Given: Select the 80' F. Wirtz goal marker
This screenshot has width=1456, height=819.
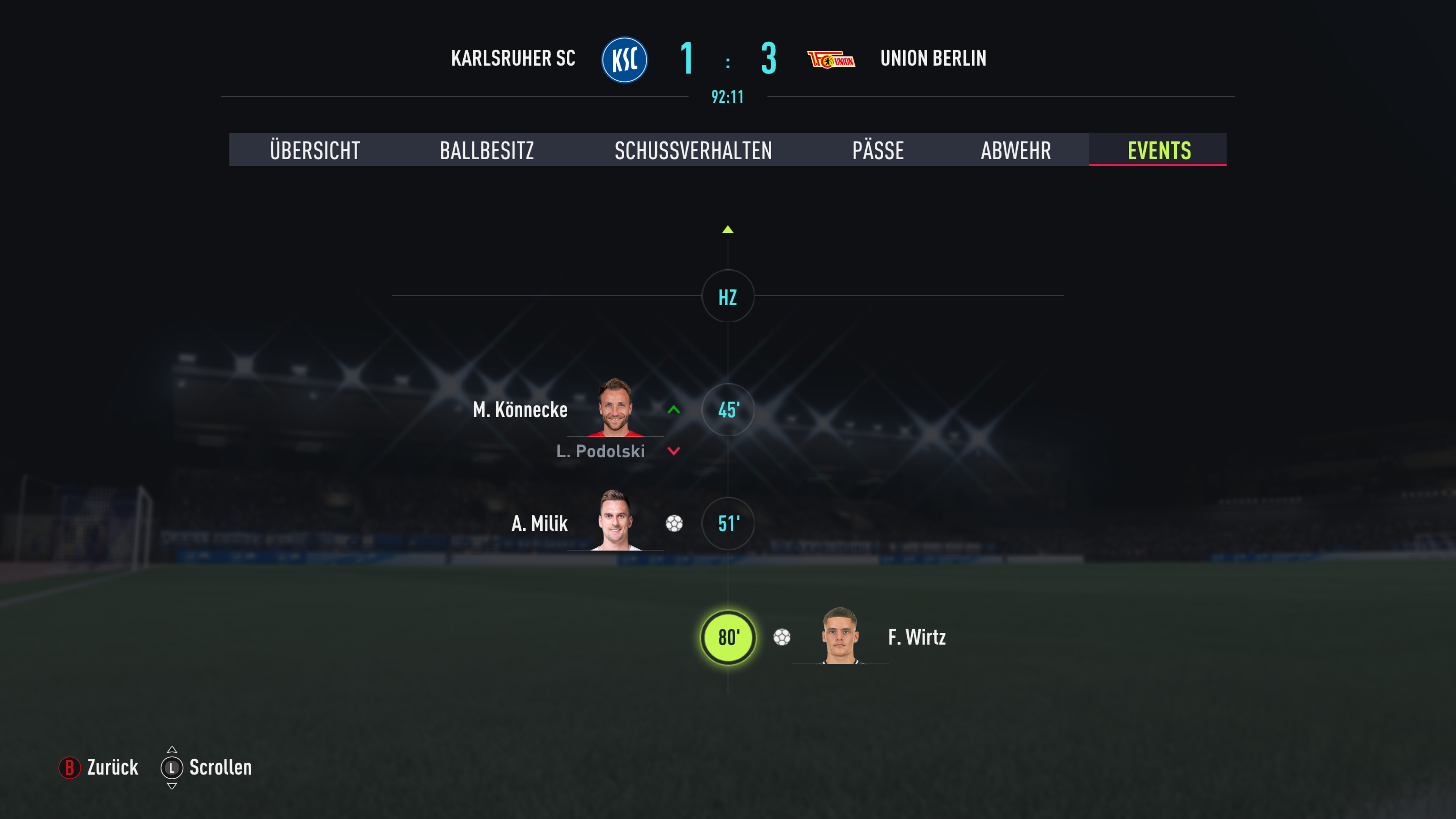Looking at the screenshot, I should point(728,637).
